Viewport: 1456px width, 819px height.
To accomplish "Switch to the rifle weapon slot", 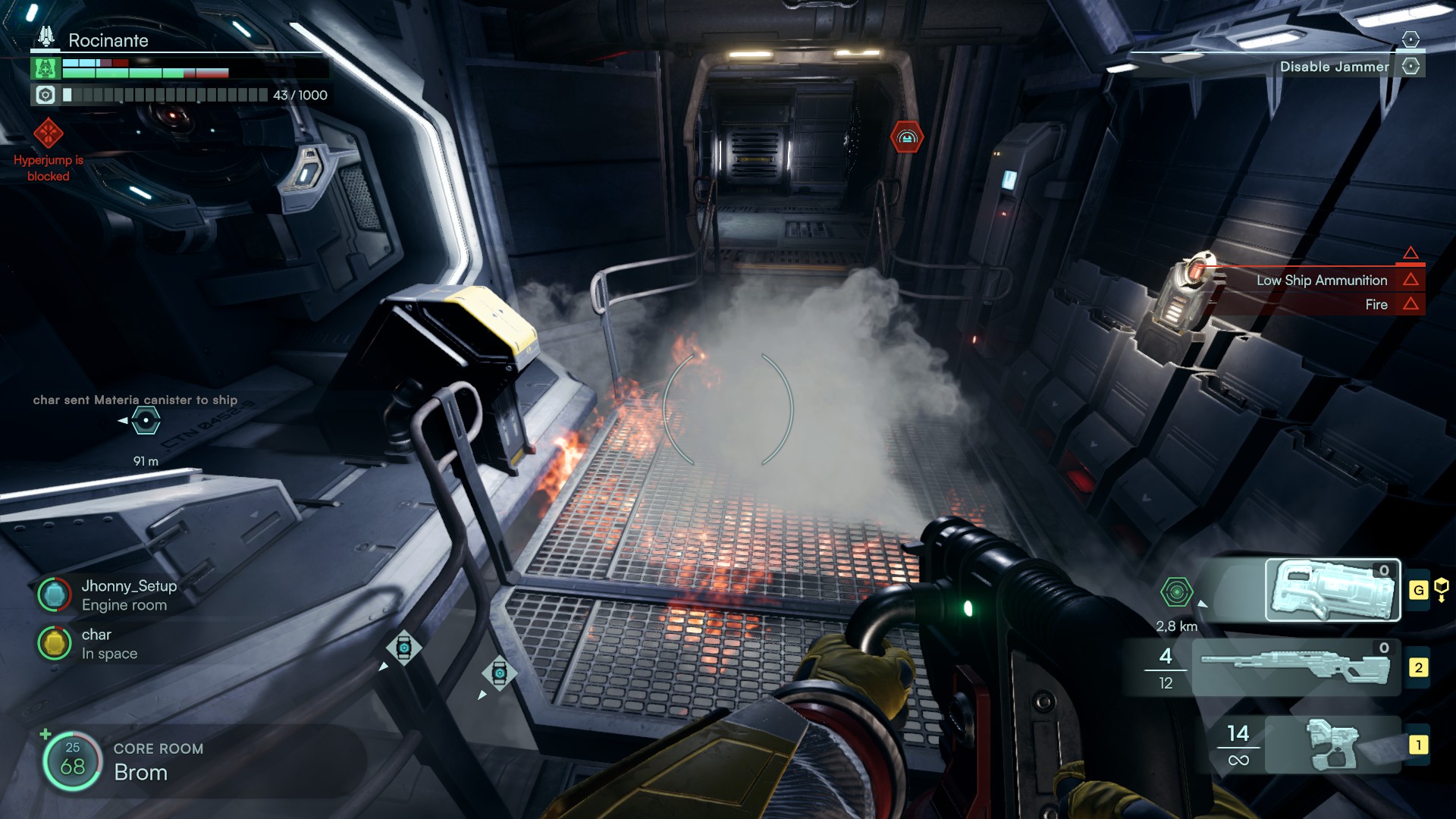I will coord(1295,667).
